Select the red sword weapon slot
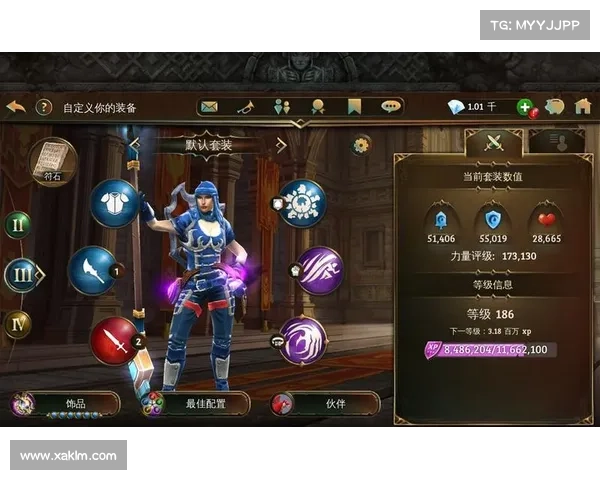The height and width of the screenshot is (480, 600). tap(114, 342)
